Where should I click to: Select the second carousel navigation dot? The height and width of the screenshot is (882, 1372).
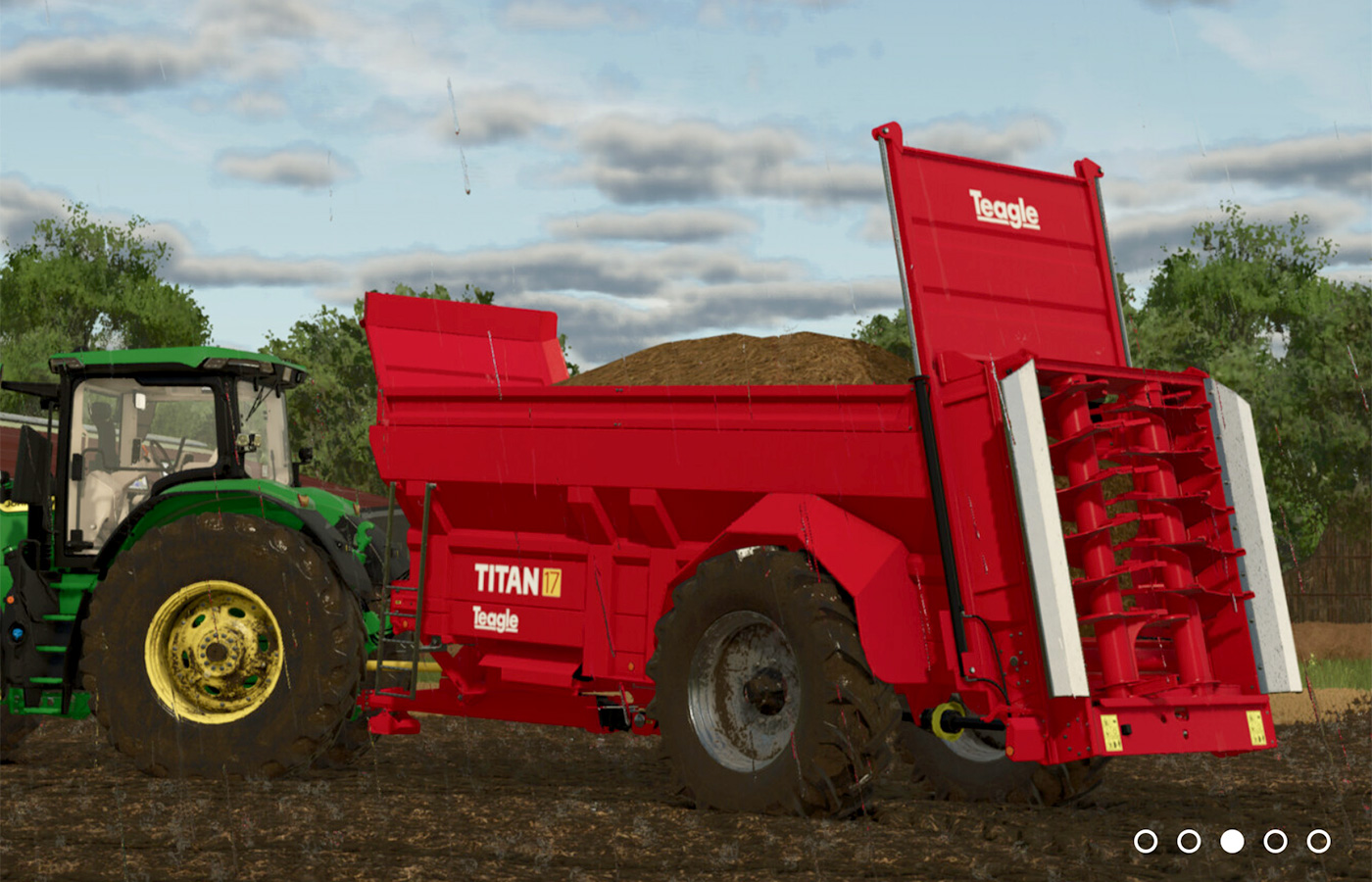click(x=1188, y=840)
